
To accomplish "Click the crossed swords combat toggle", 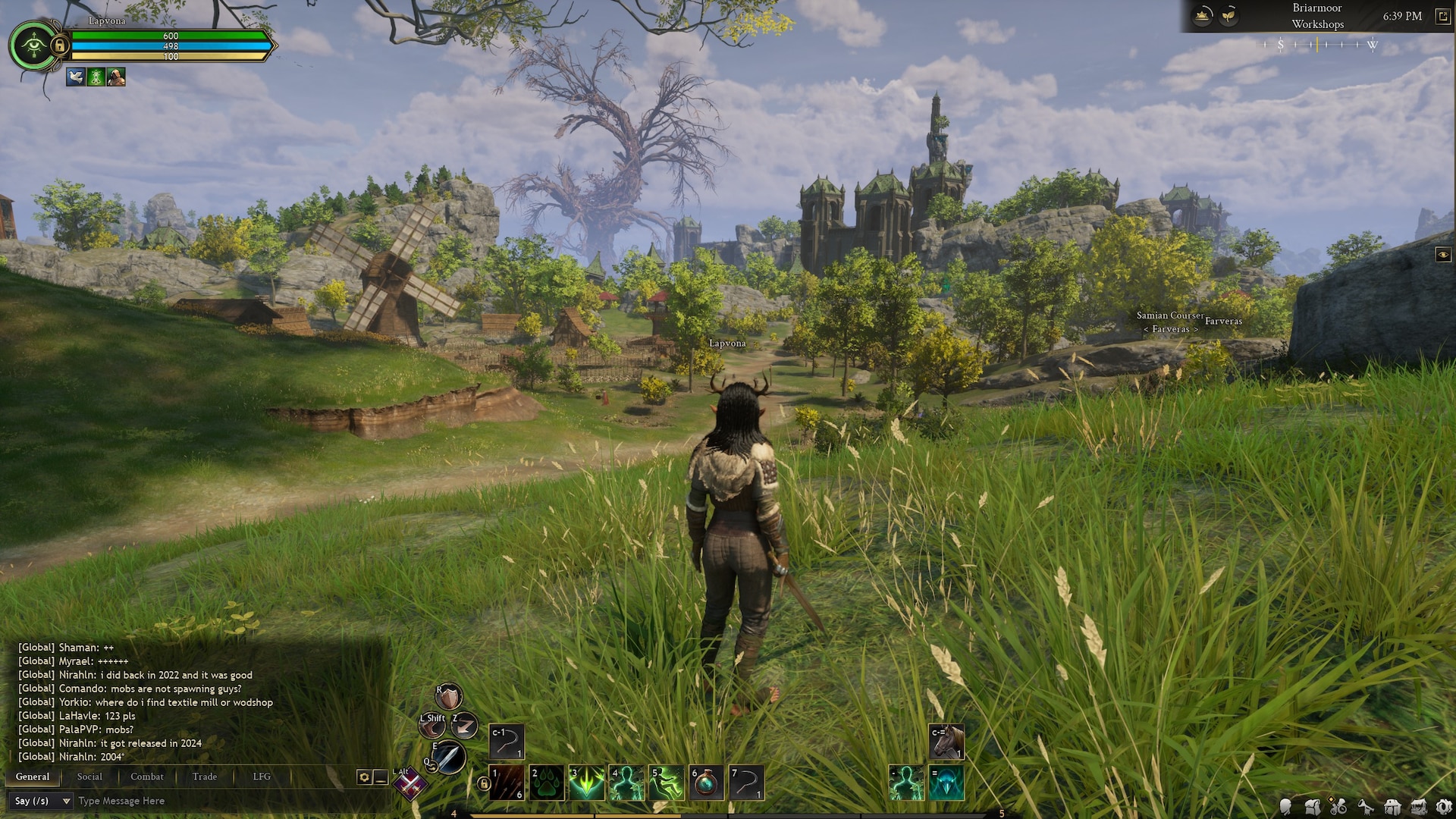I will pyautogui.click(x=410, y=786).
